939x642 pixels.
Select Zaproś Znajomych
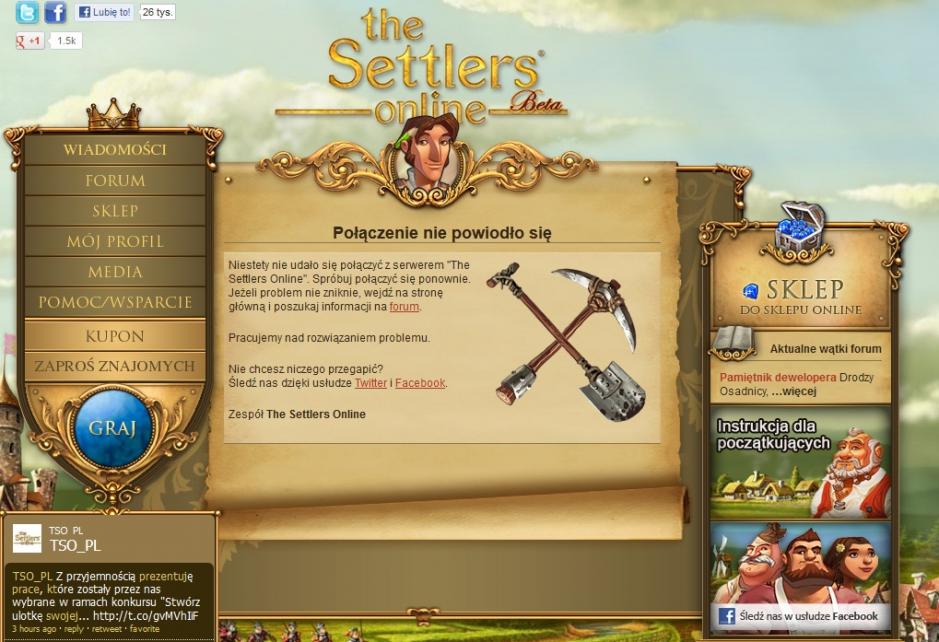click(115, 366)
